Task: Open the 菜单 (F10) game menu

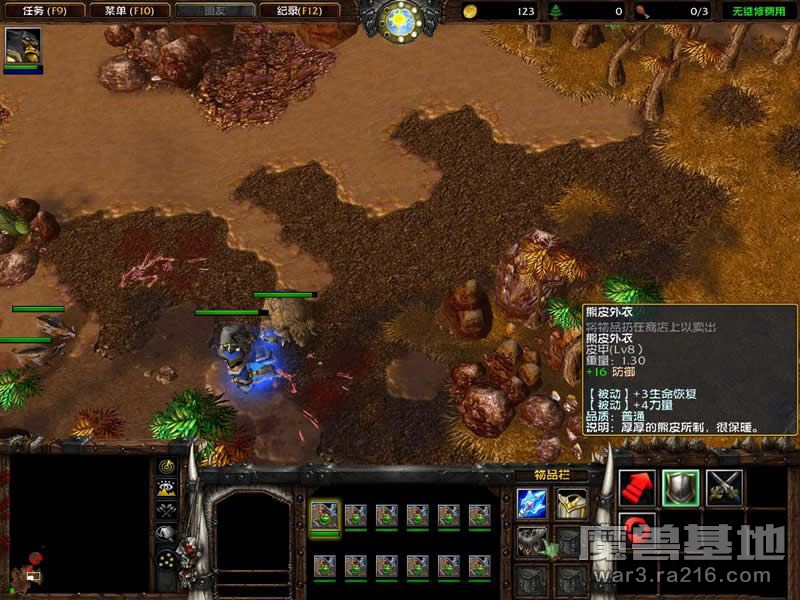Action: (122, 11)
